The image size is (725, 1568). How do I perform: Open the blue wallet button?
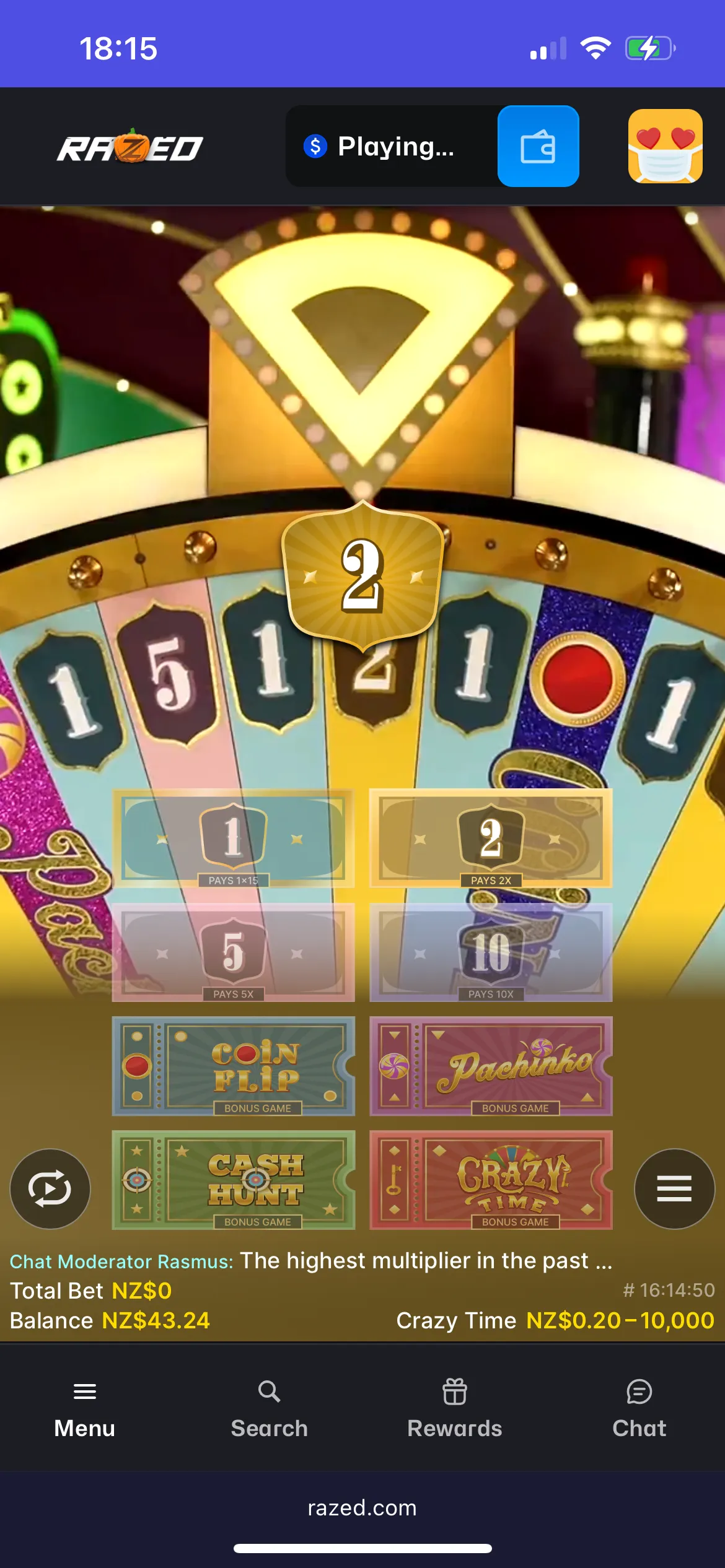coord(538,146)
